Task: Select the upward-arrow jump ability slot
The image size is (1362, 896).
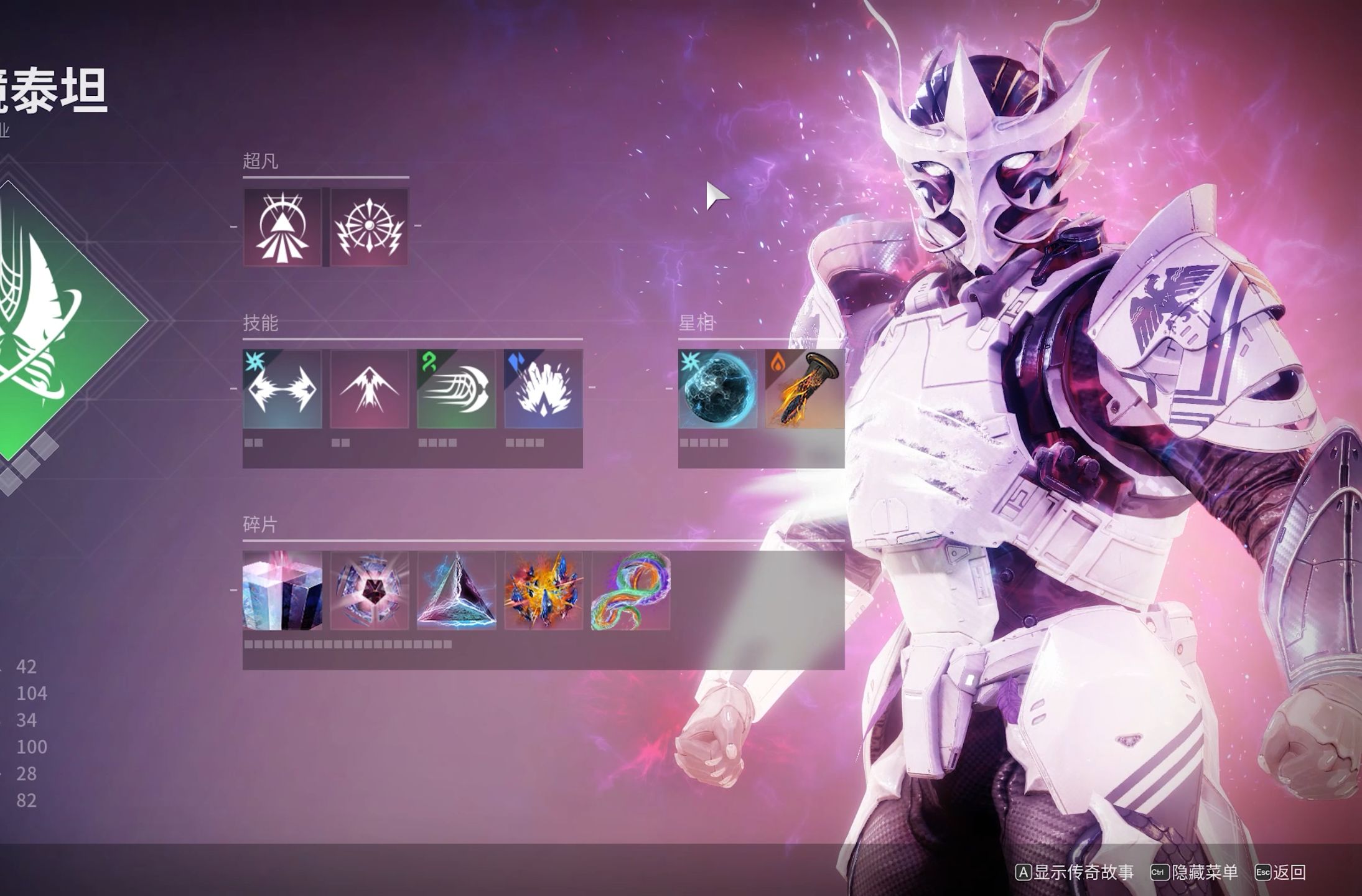Action: (370, 389)
